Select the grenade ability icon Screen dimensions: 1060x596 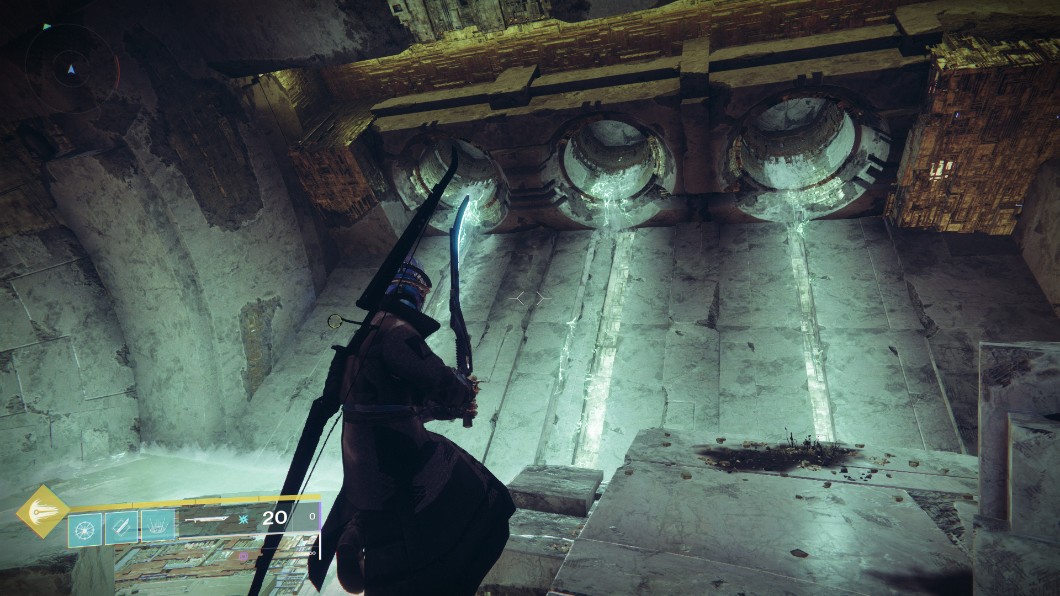[x=85, y=526]
